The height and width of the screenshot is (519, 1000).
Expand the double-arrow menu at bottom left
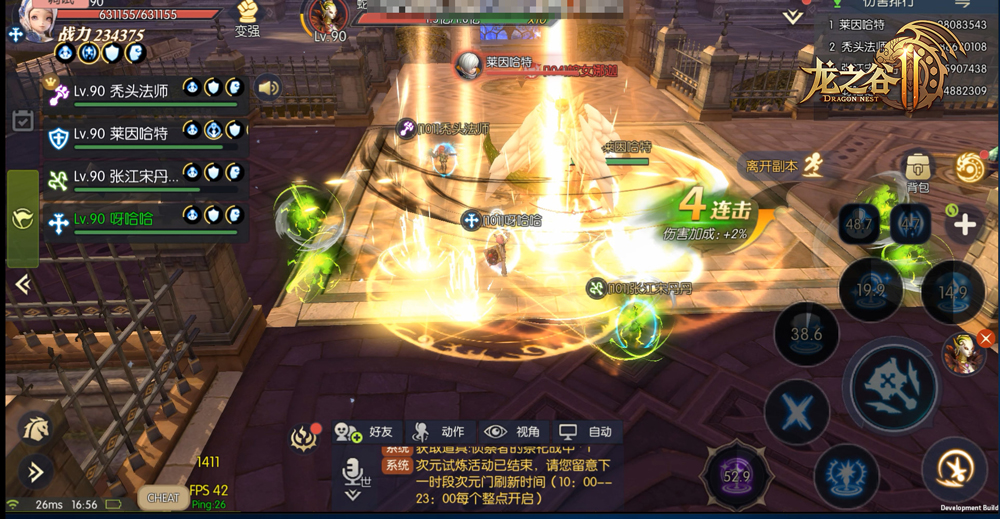click(35, 471)
